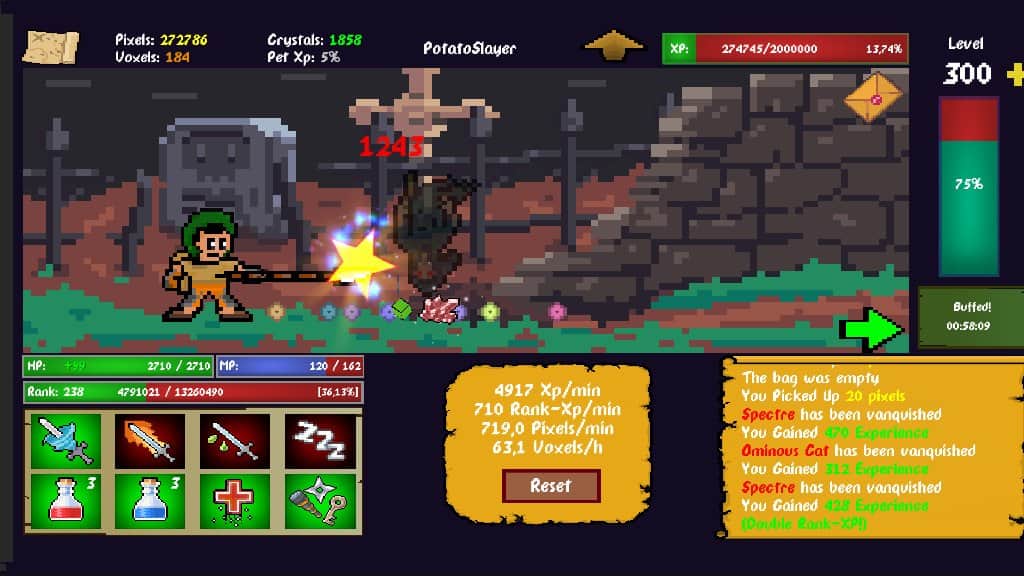This screenshot has width=1024, height=576.
Task: Click the gold up-arrow expander
Action: (x=614, y=47)
